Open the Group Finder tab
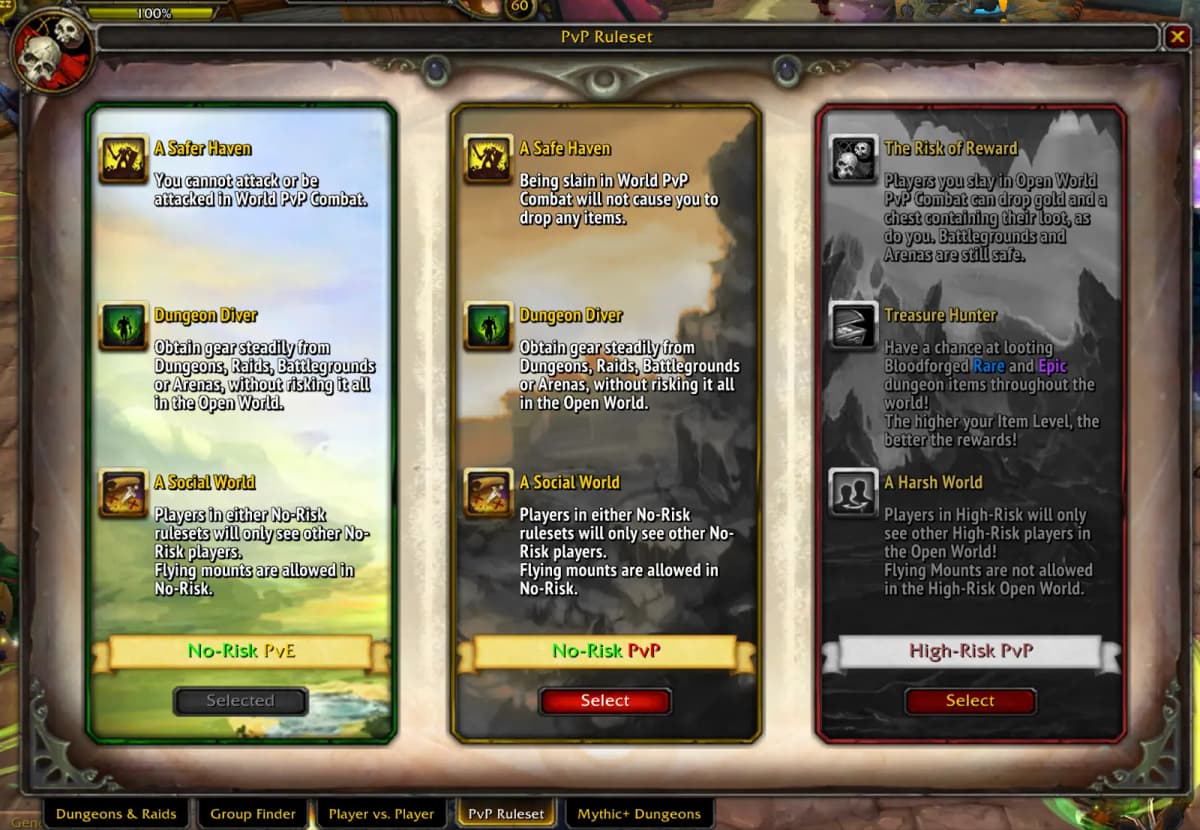Screen dimensions: 1200x830 tap(253, 814)
